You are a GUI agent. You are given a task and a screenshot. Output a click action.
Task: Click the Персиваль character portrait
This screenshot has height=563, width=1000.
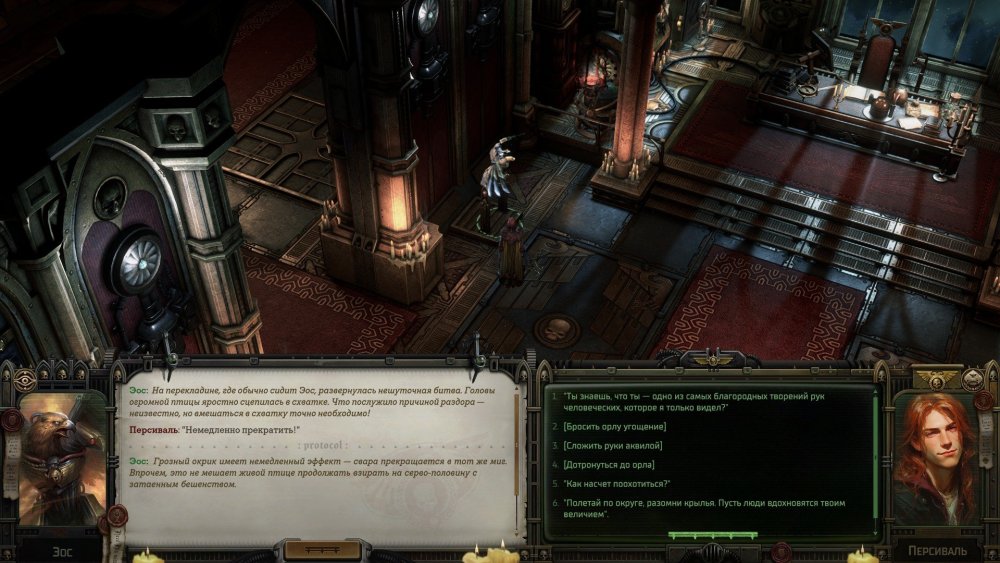(937, 458)
